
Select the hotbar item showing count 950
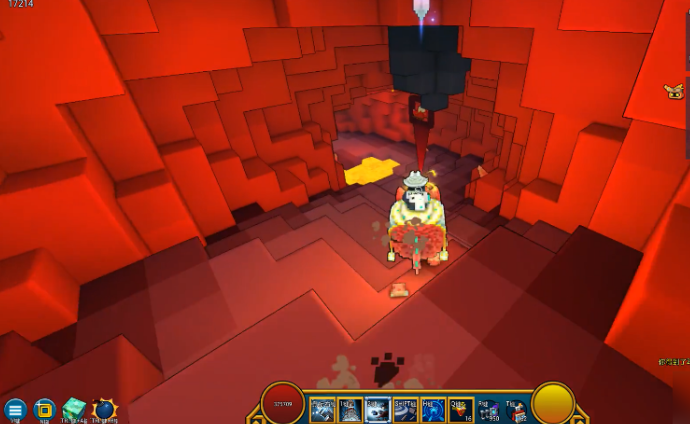(488, 409)
